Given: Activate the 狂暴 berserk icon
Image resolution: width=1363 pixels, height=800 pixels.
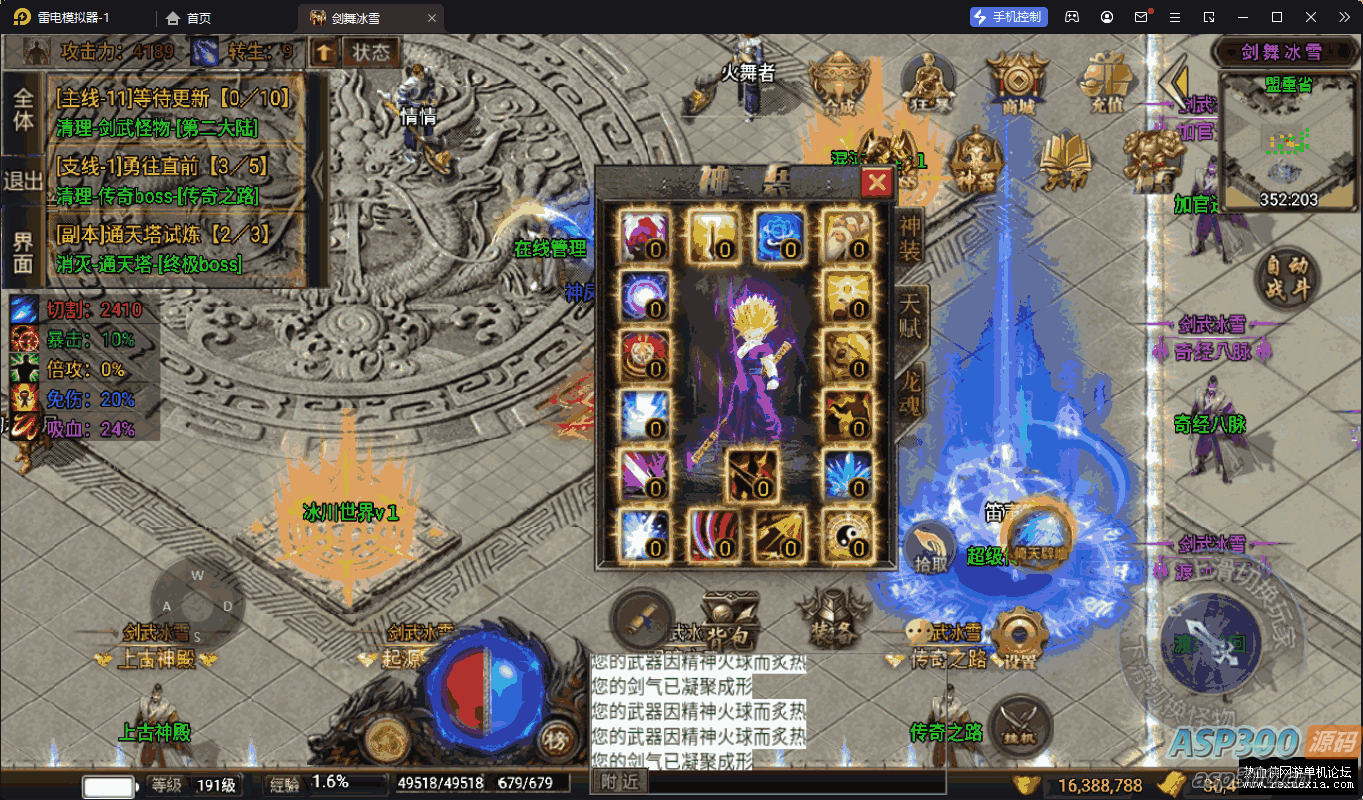Looking at the screenshot, I should click(x=926, y=80).
